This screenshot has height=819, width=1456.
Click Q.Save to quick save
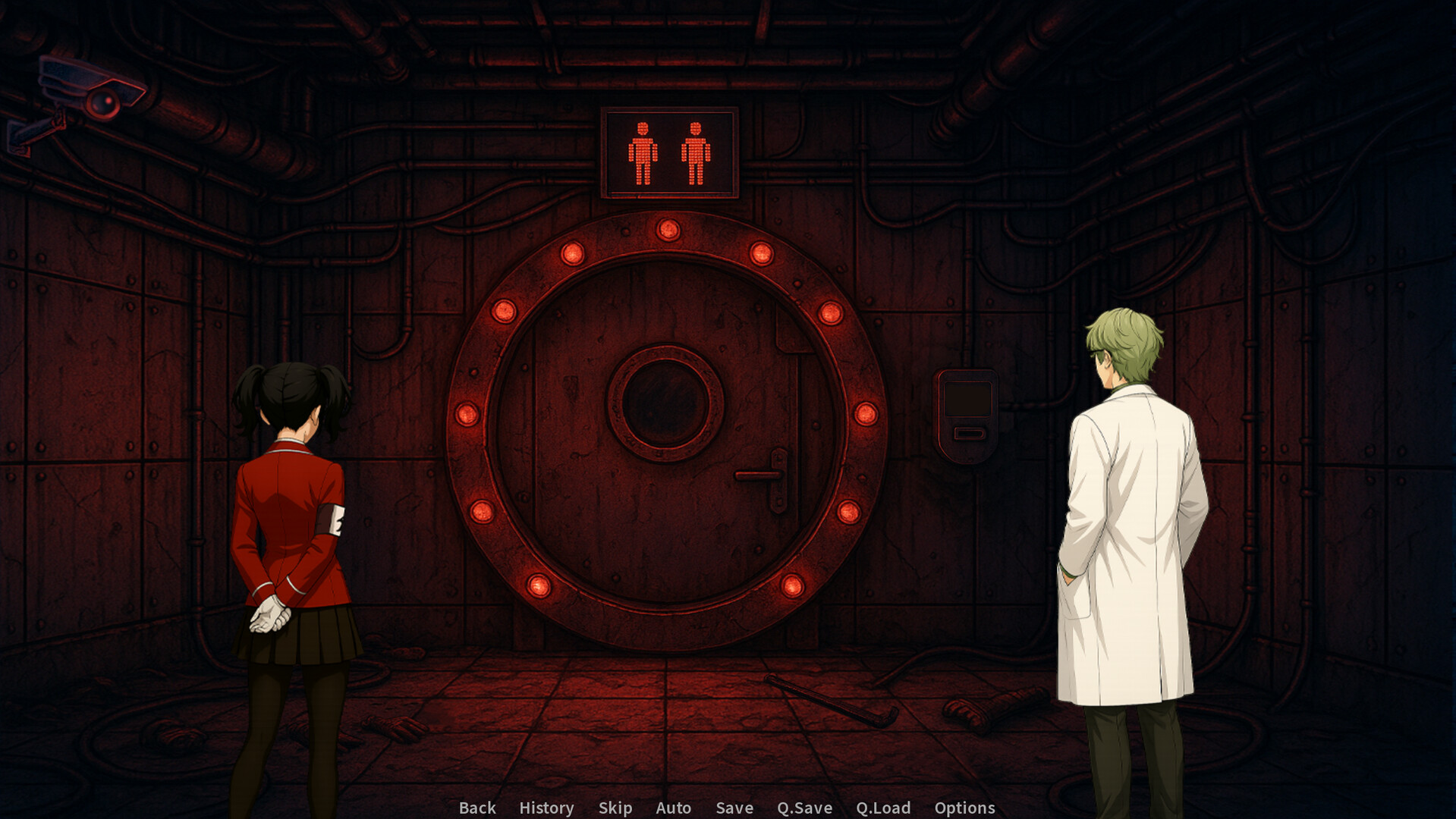[804, 808]
